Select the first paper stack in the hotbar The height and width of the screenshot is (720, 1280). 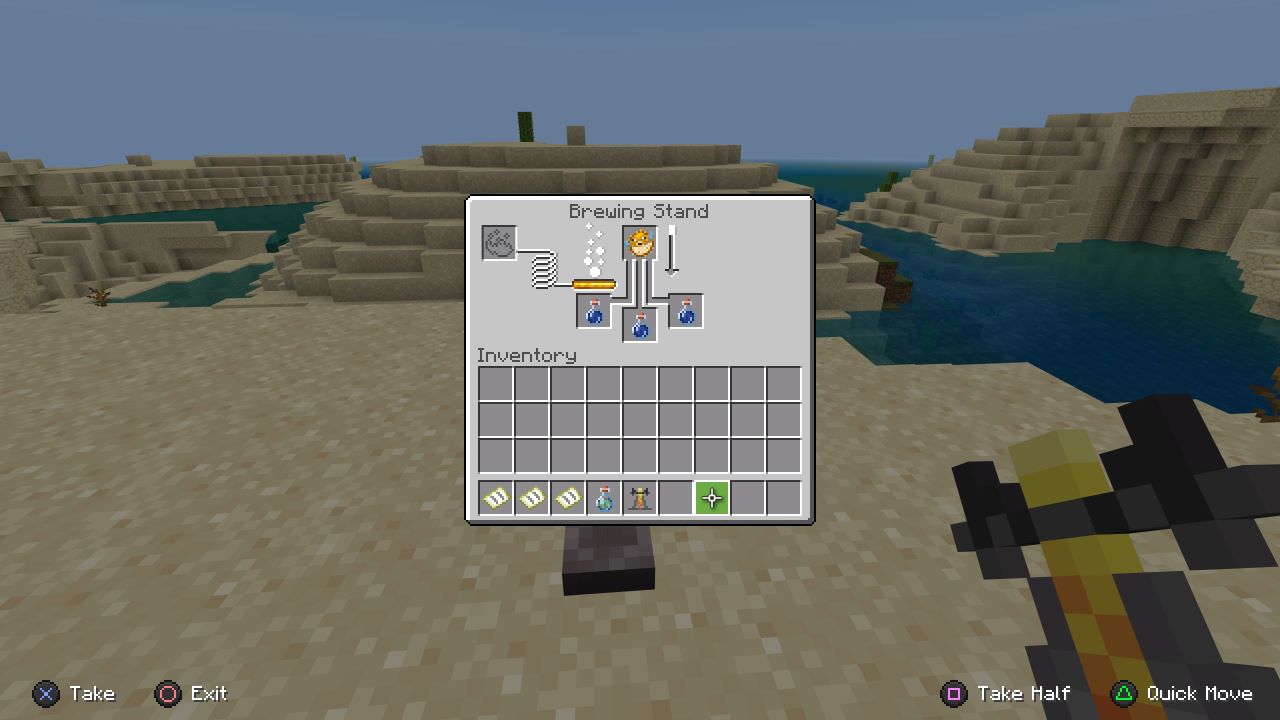point(497,497)
